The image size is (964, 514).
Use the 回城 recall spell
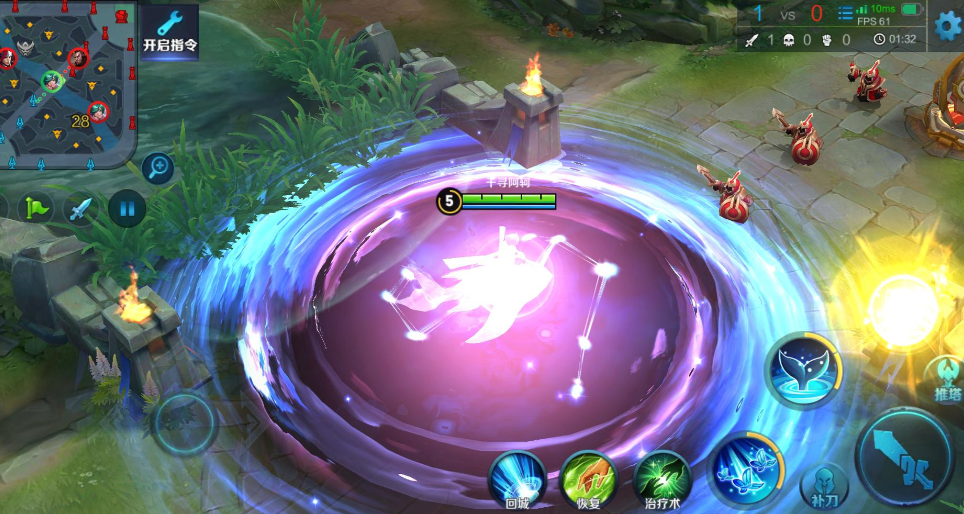(516, 478)
